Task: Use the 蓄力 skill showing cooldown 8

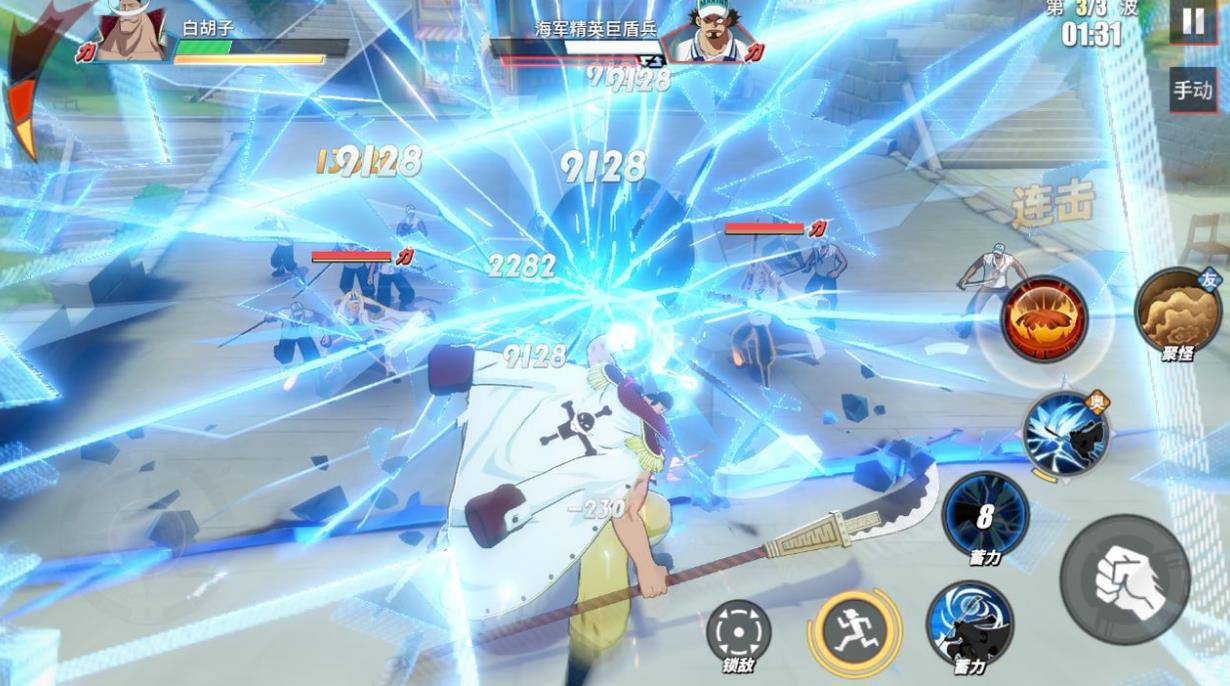Action: [985, 515]
